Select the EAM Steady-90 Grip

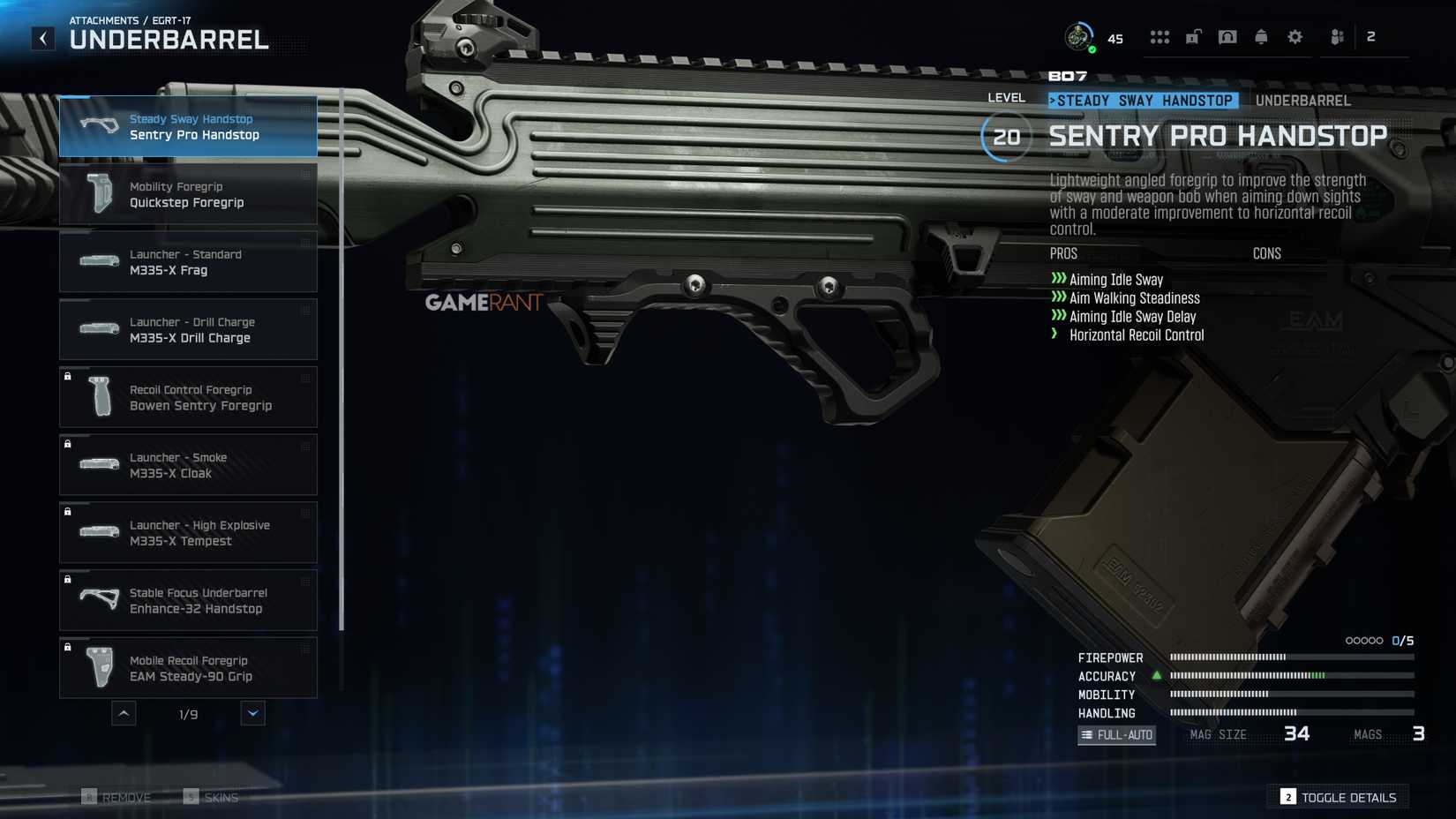click(x=188, y=668)
